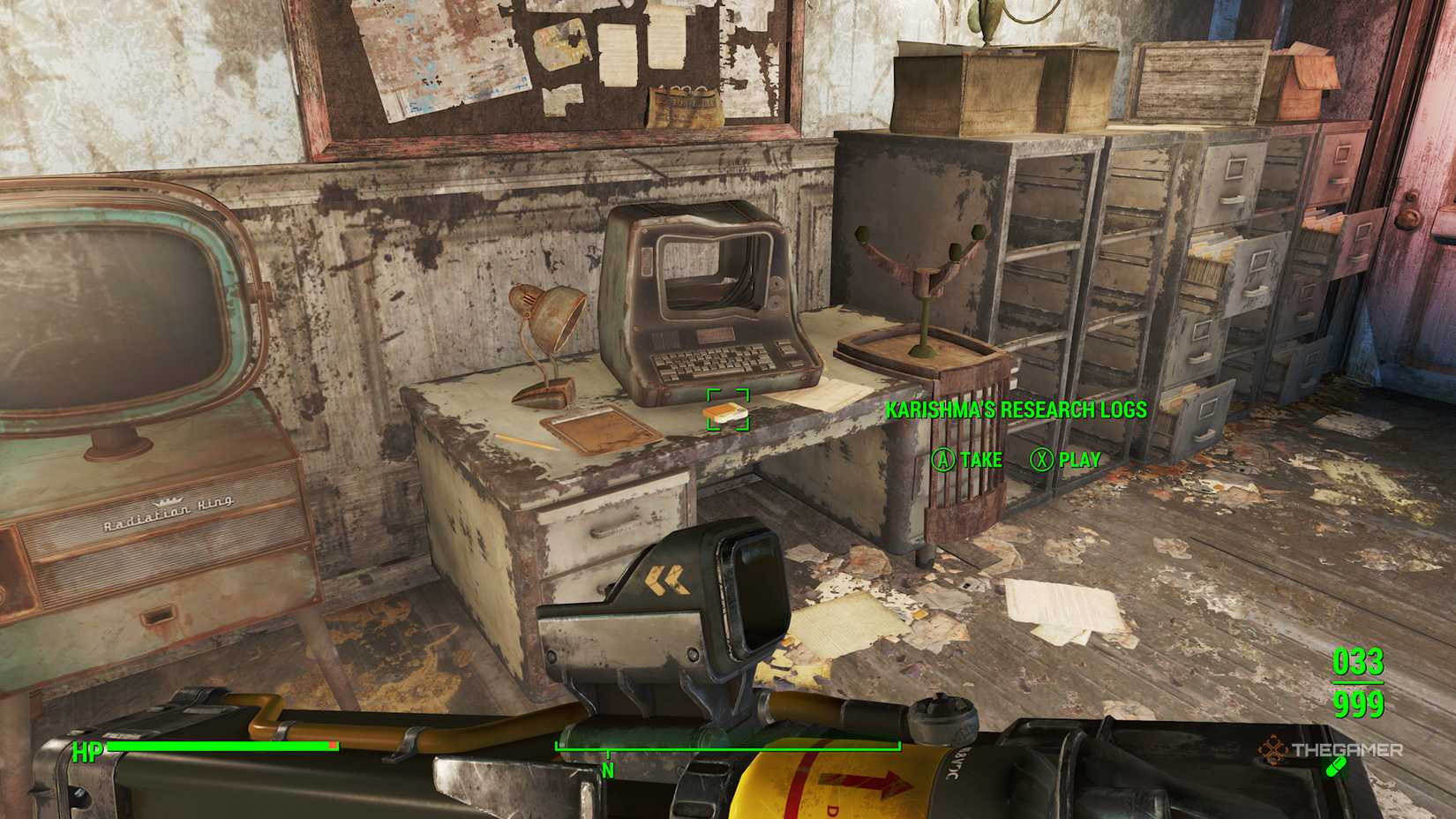Click the N marker on the compass
1456x819 pixels.
607,769
